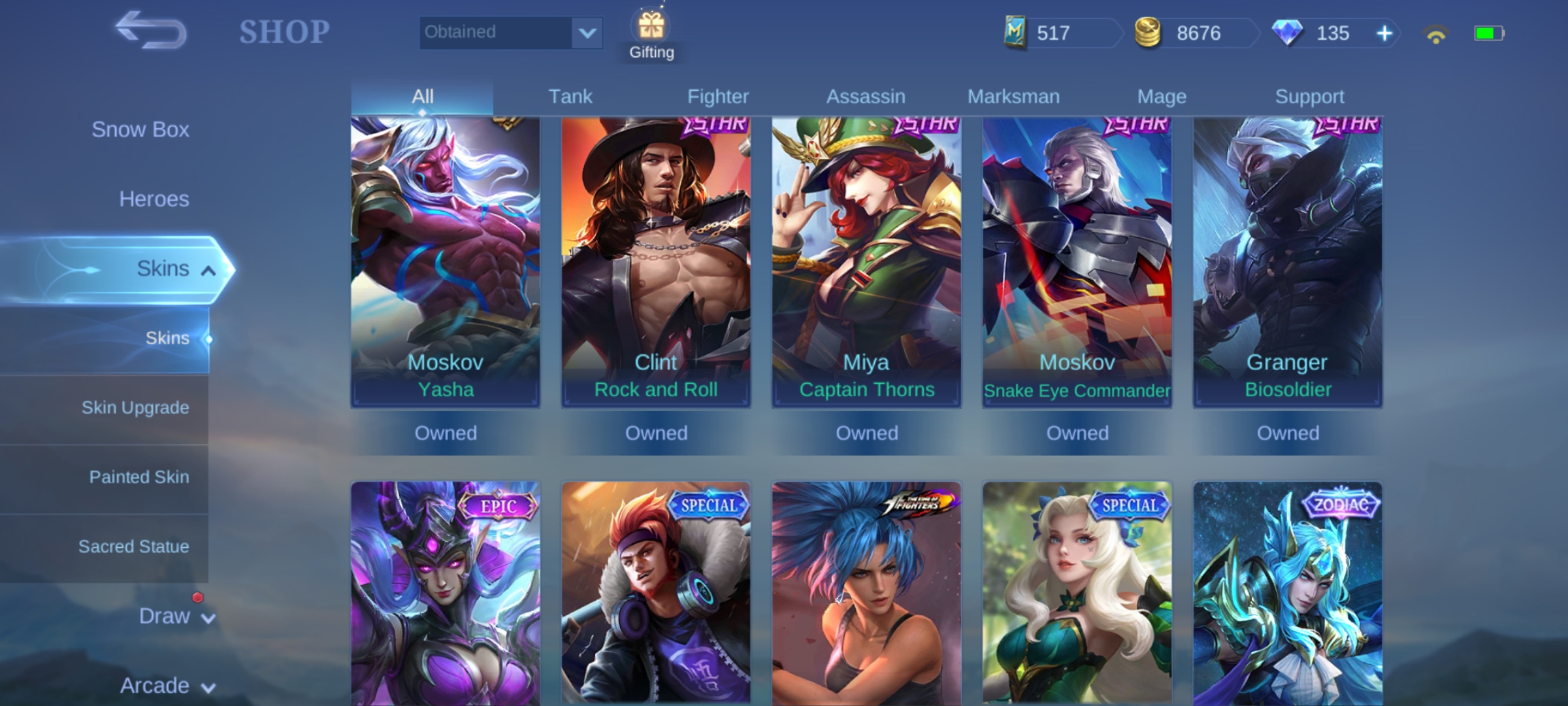
Task: Switch to the Tank tab
Action: [x=570, y=97]
